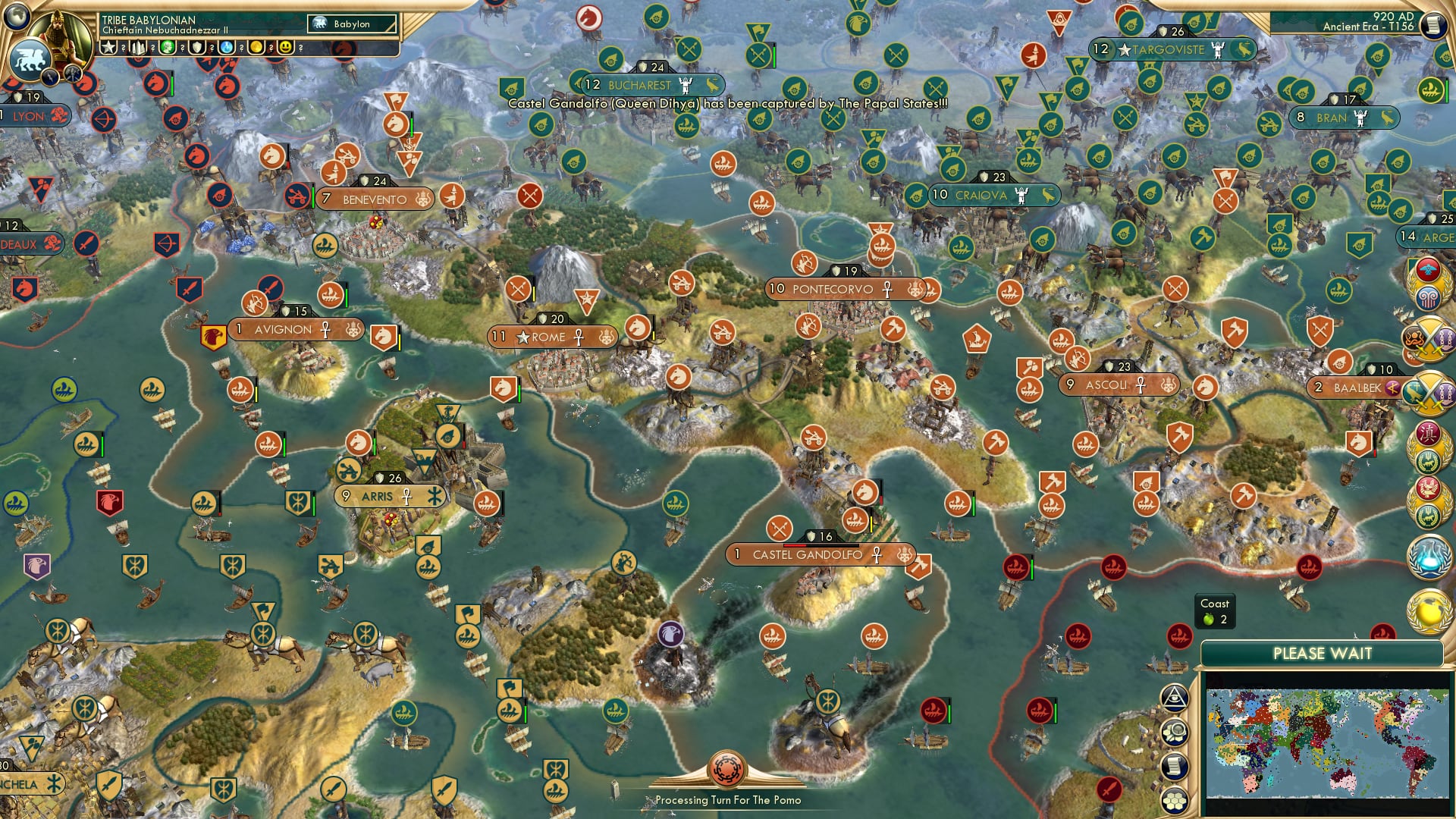Toggle the eye icon above the minimap controls
The height and width of the screenshot is (819, 1456).
pyautogui.click(x=1175, y=698)
